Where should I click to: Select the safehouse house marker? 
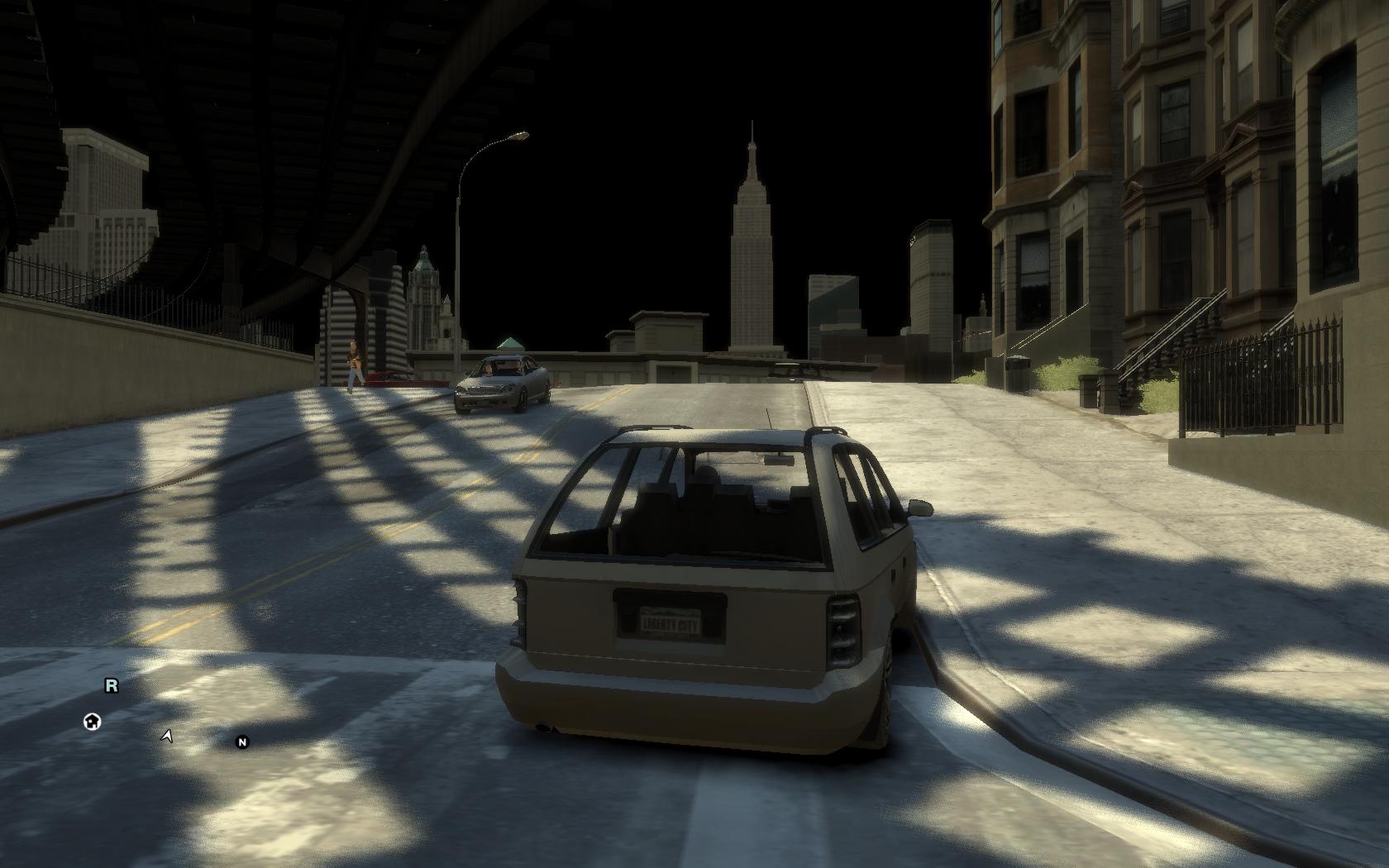(x=93, y=722)
